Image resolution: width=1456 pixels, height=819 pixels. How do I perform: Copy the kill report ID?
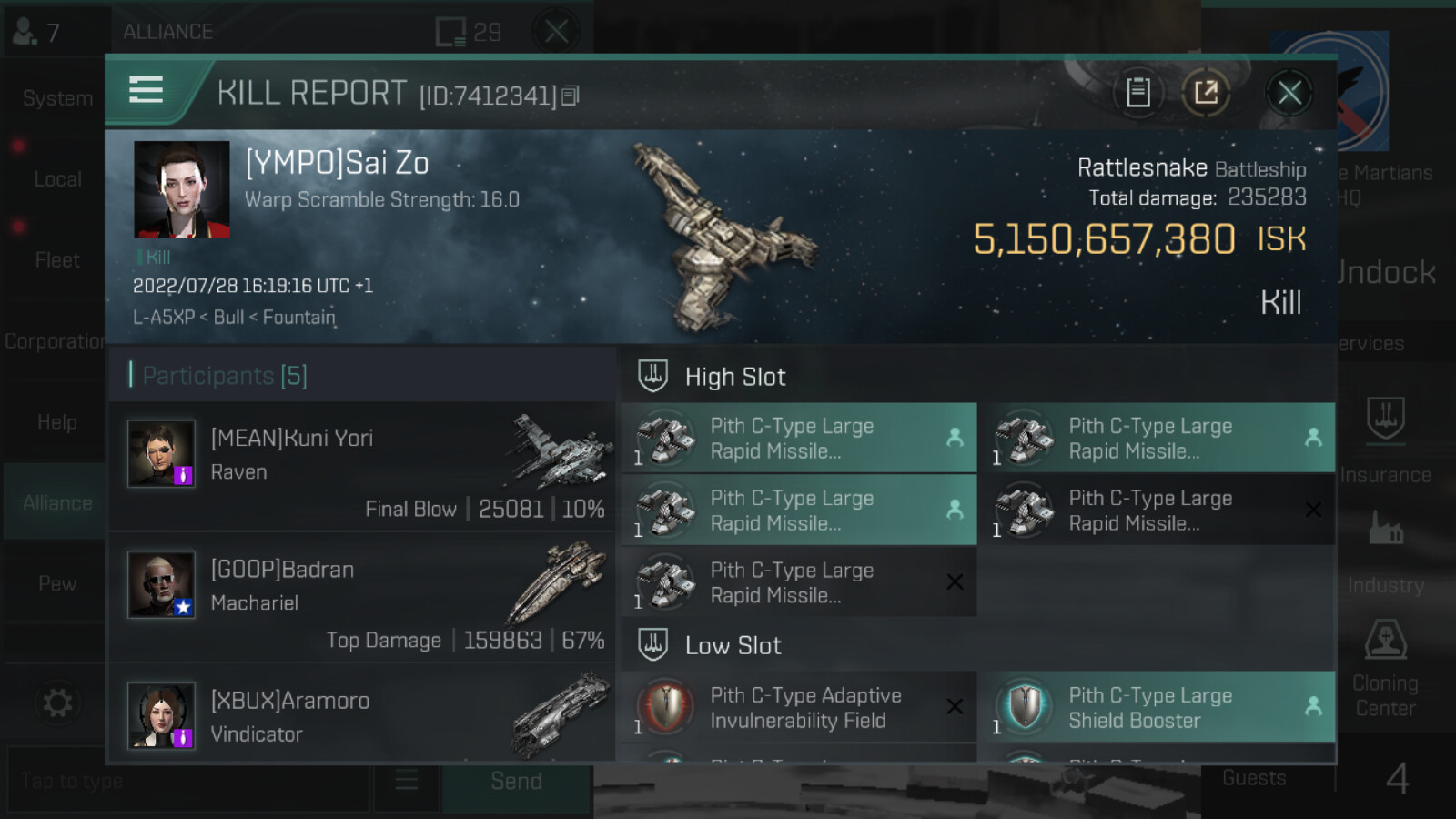click(571, 96)
